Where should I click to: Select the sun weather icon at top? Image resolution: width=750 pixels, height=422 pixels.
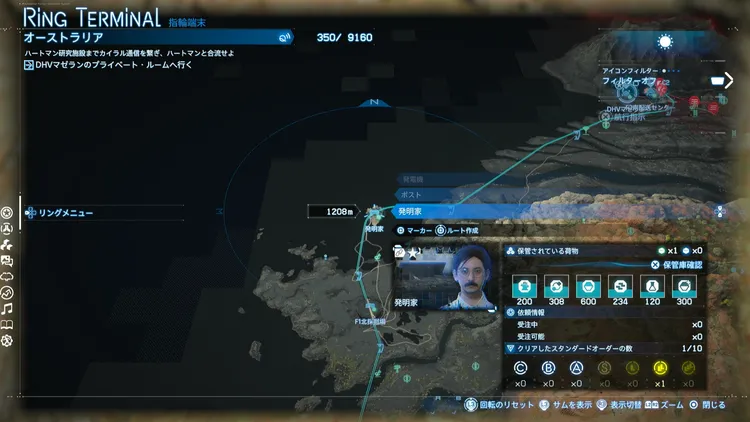666,42
